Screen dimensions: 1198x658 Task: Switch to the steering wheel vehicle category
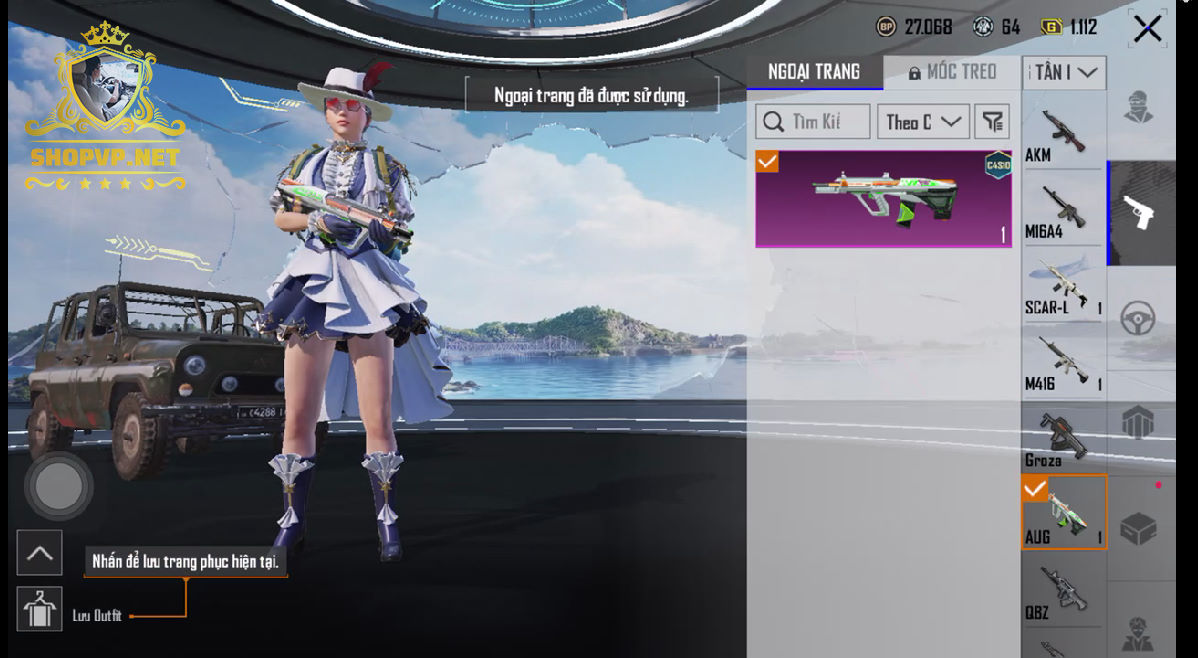1139,319
